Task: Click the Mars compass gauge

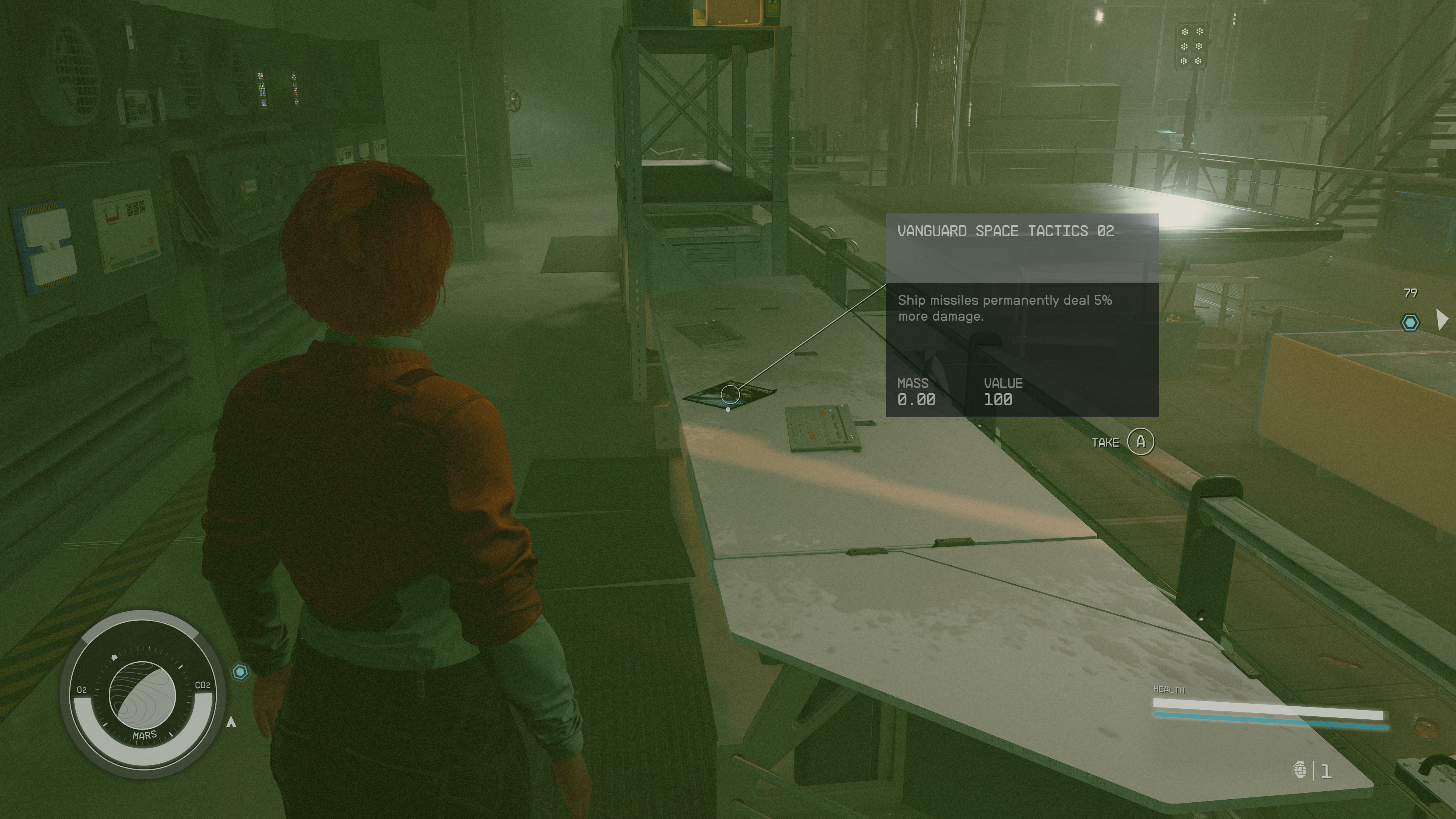Action: coord(143,695)
